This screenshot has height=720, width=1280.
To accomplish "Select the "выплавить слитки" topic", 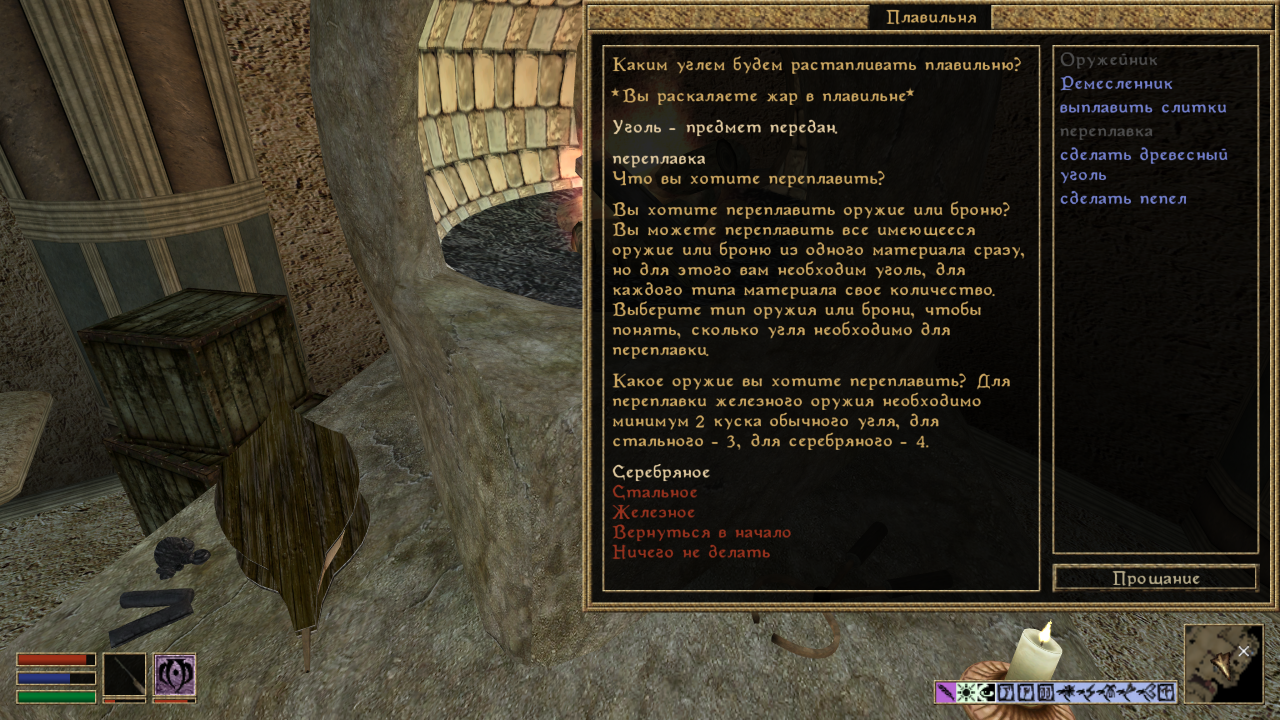I will (1143, 108).
